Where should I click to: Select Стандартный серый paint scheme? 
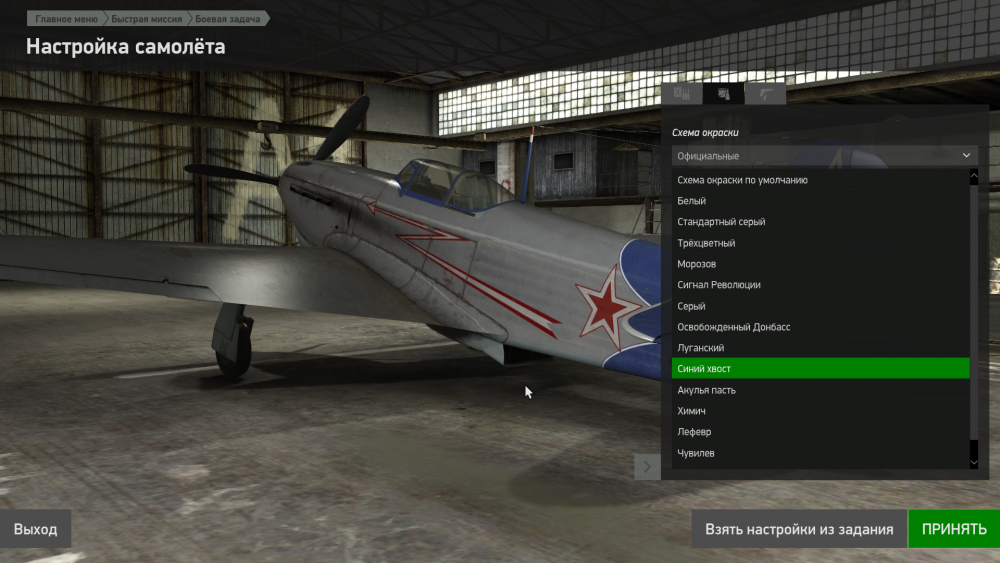[x=721, y=222]
